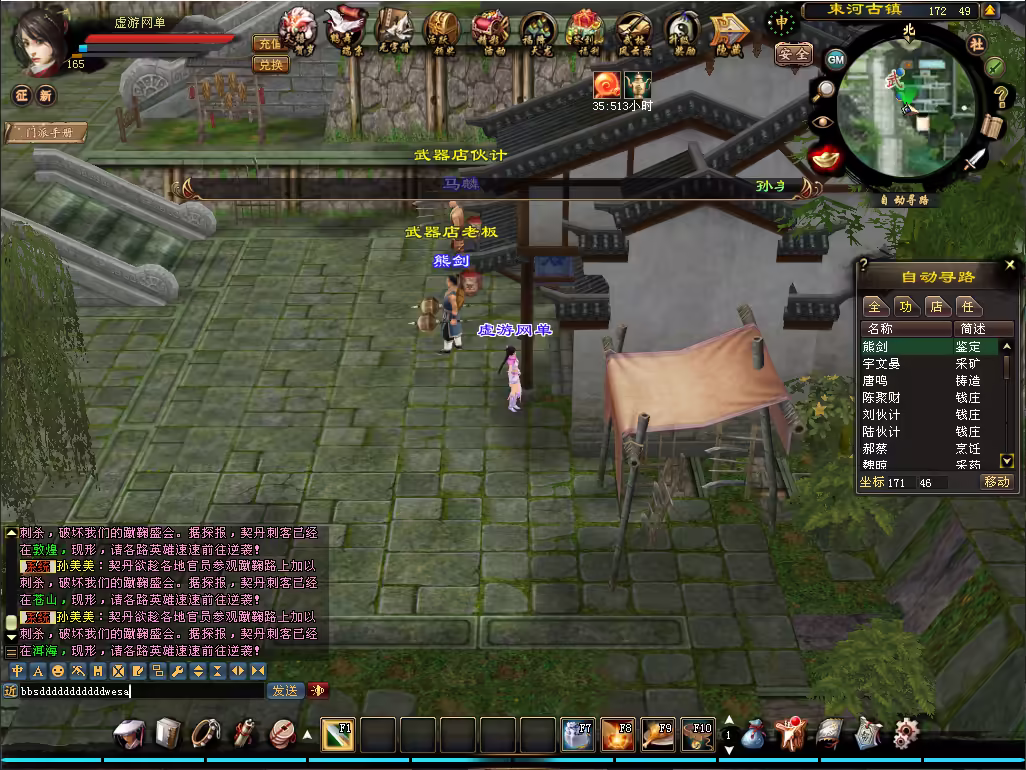
Task: Switch to the 店 shop tab
Action: coord(937,306)
